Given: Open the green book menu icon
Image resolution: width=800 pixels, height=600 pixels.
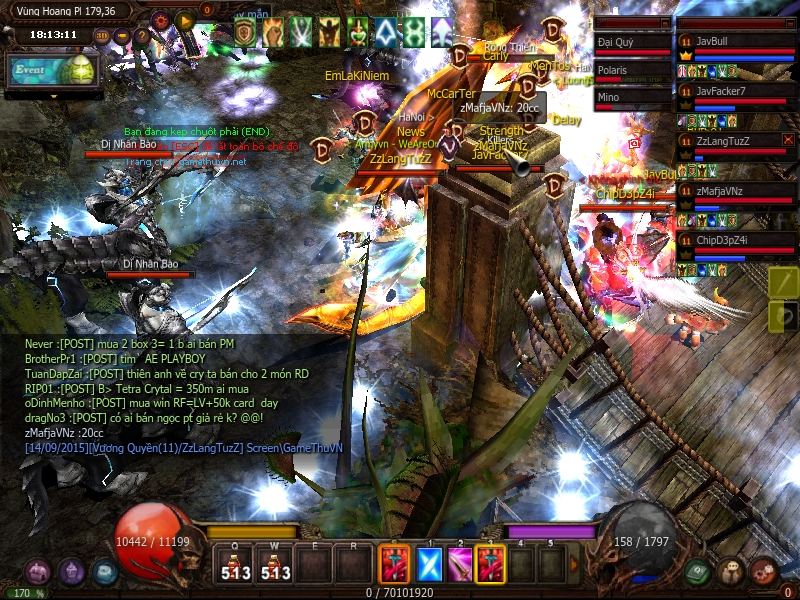Looking at the screenshot, I should pos(699,572).
